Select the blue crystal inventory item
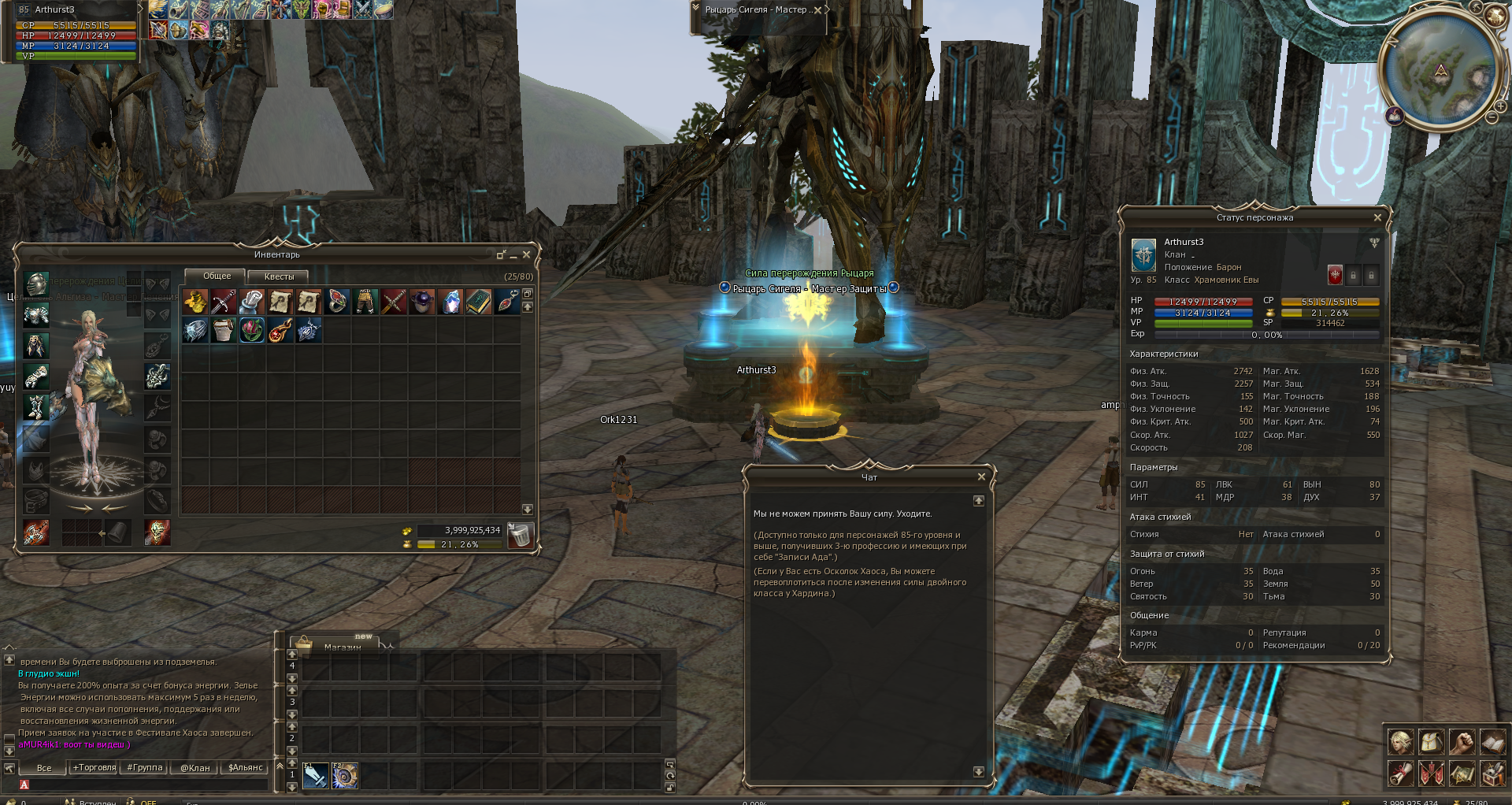 tap(450, 302)
